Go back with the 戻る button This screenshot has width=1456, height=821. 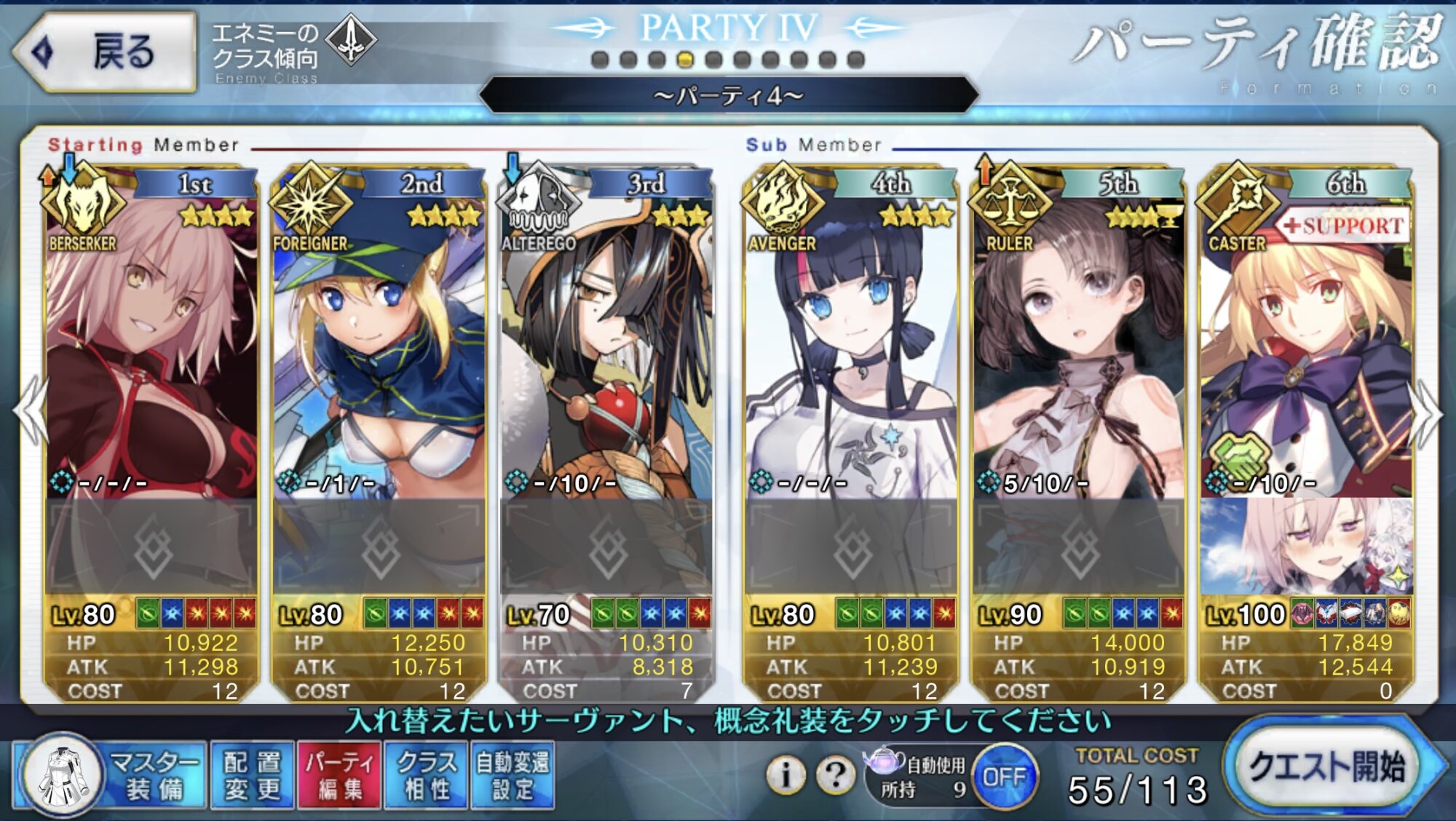point(104,52)
